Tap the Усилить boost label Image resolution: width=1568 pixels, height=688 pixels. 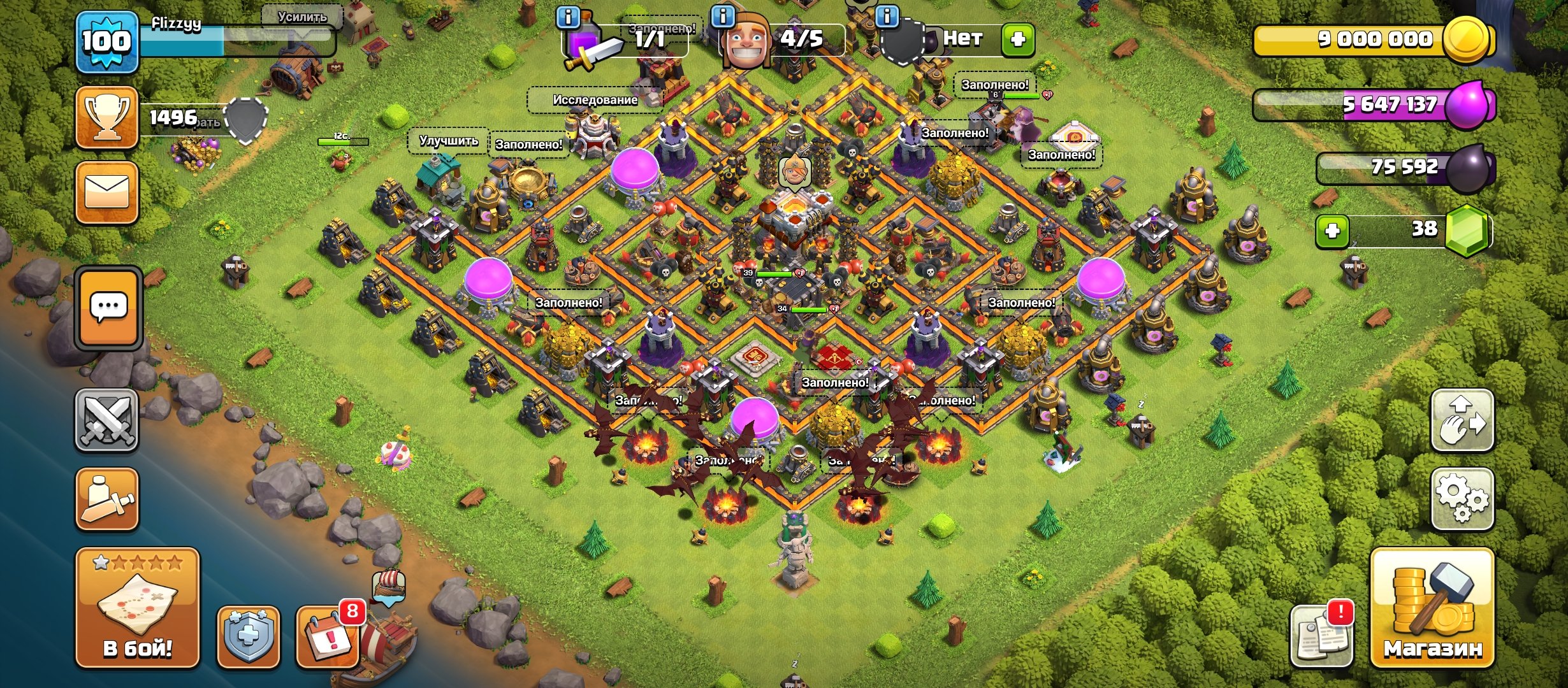pyautogui.click(x=302, y=17)
